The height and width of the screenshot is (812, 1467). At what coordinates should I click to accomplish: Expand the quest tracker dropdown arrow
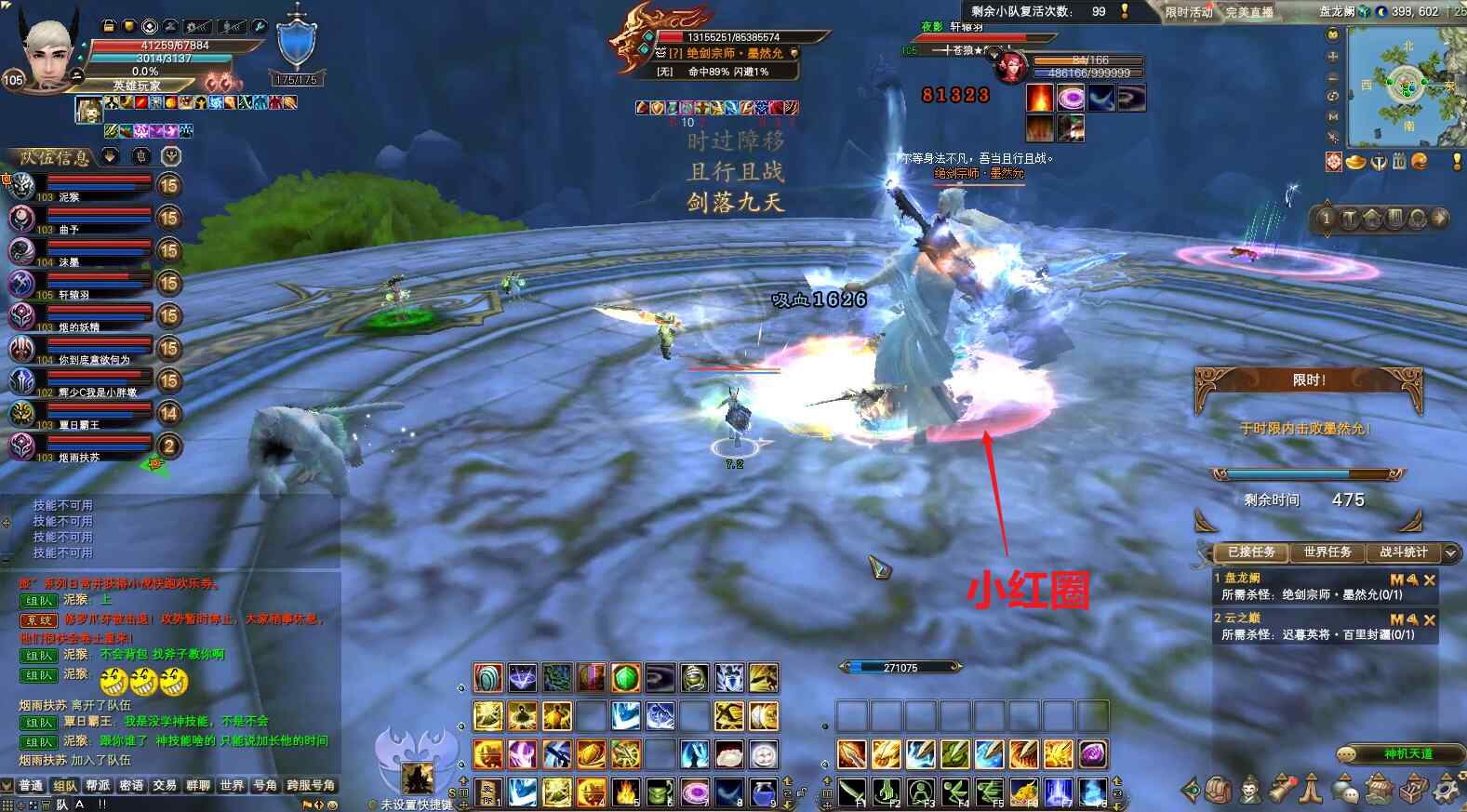tap(1450, 552)
